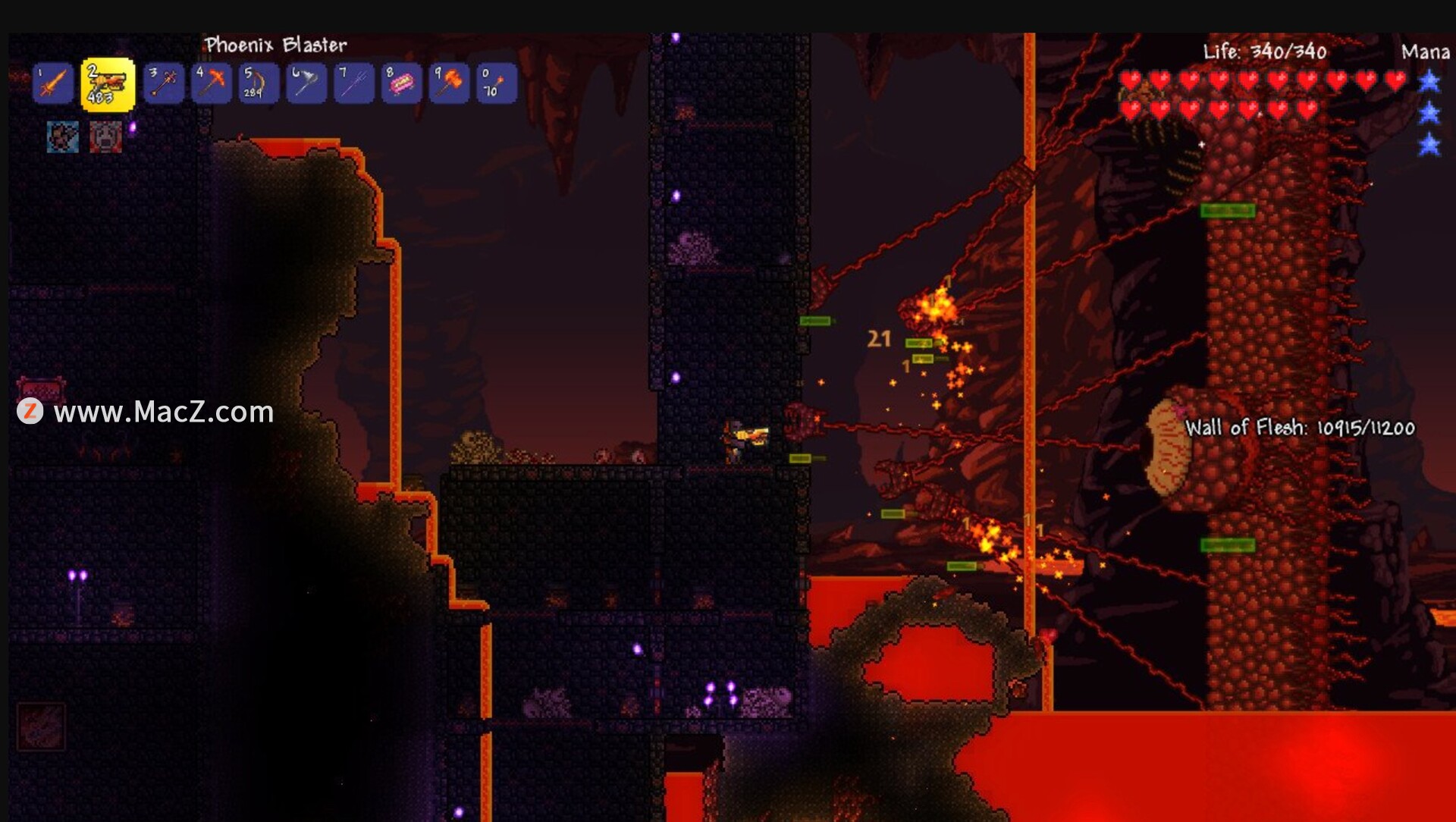
Task: Click the blue buff icon below the hotbar
Action: 63,137
